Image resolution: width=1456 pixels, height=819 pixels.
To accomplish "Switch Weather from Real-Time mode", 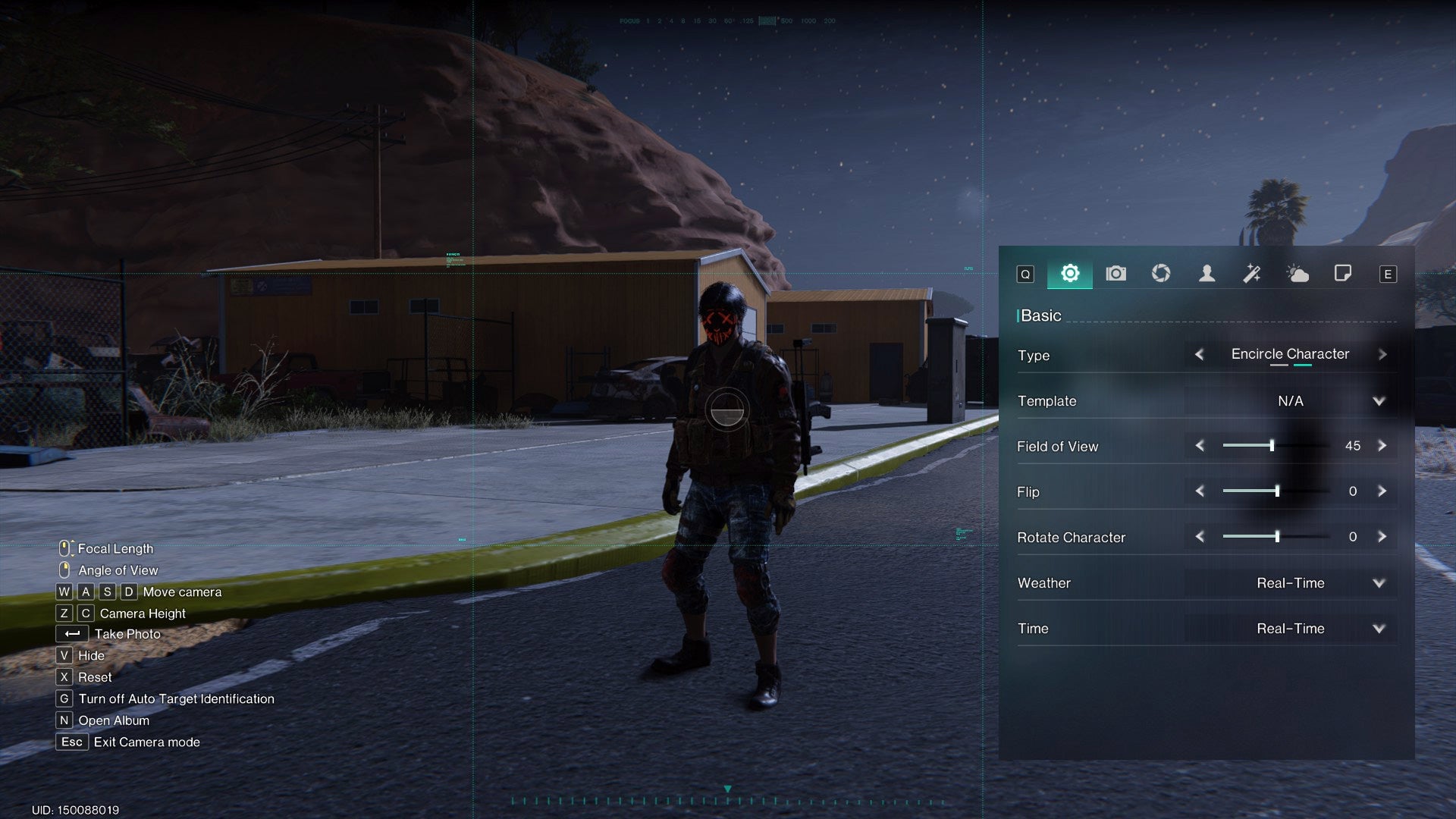I will coord(1379,582).
